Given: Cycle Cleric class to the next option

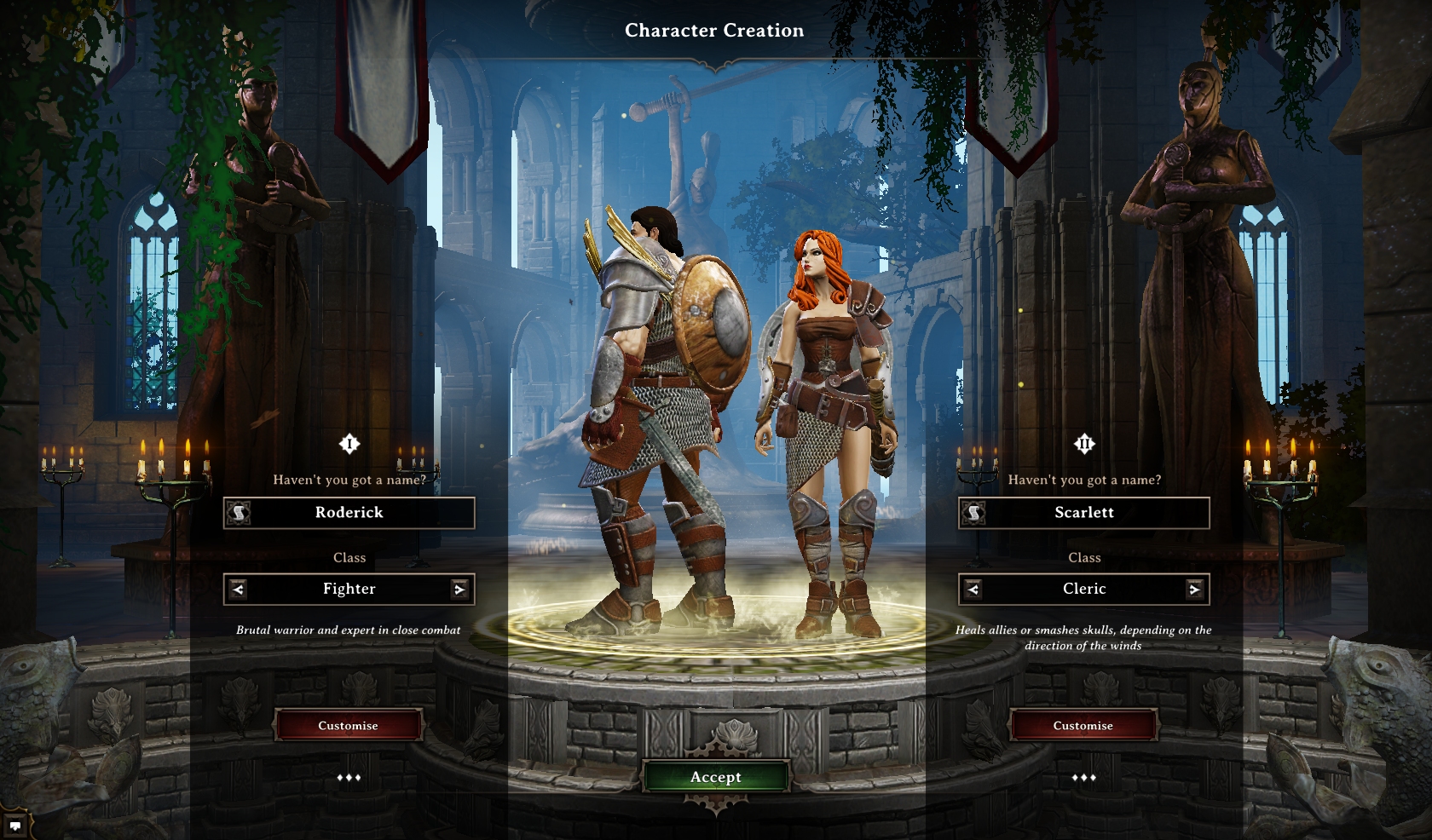Looking at the screenshot, I should click(1195, 589).
